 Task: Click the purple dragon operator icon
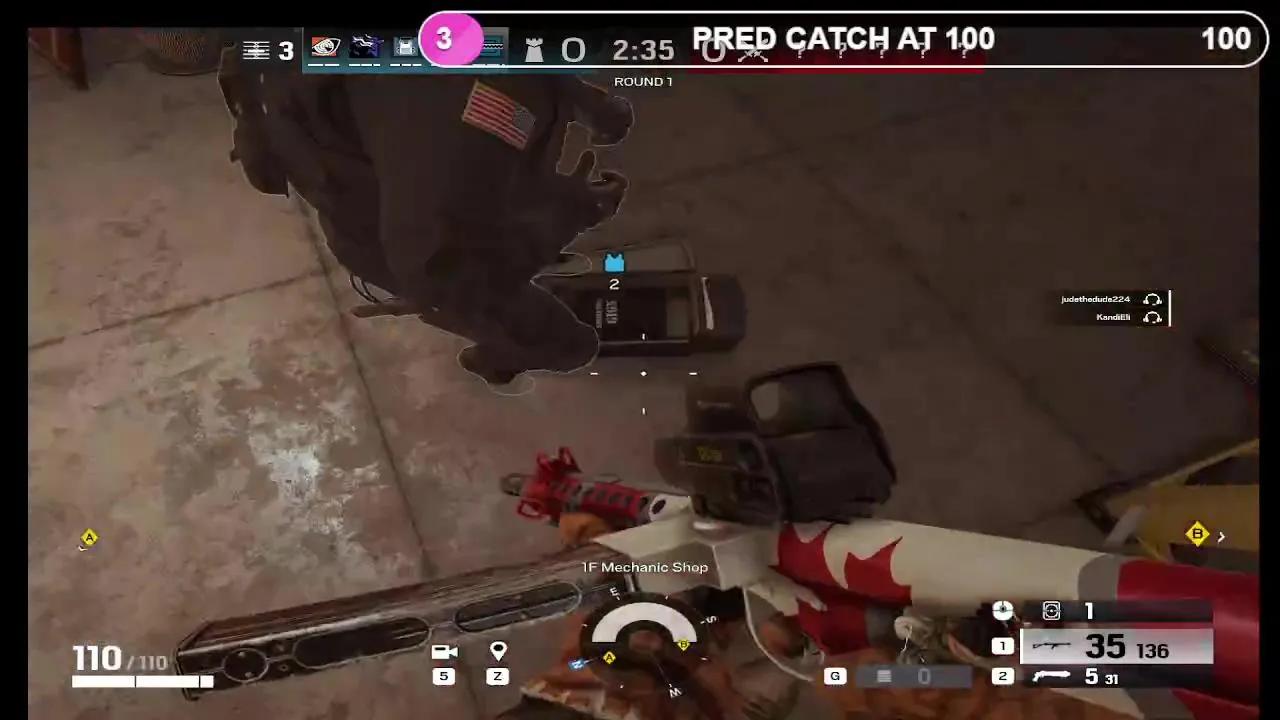(x=365, y=47)
